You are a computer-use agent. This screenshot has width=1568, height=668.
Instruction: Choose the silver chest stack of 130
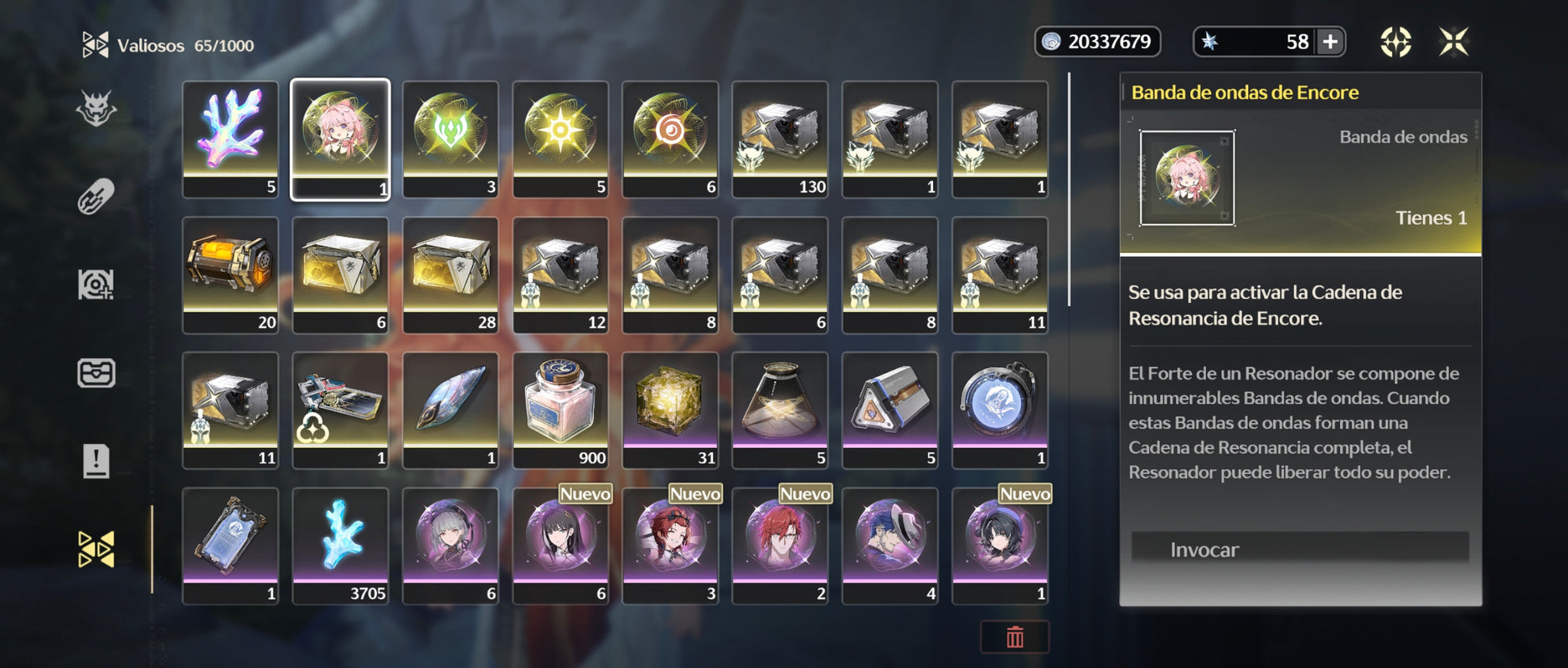click(x=780, y=139)
